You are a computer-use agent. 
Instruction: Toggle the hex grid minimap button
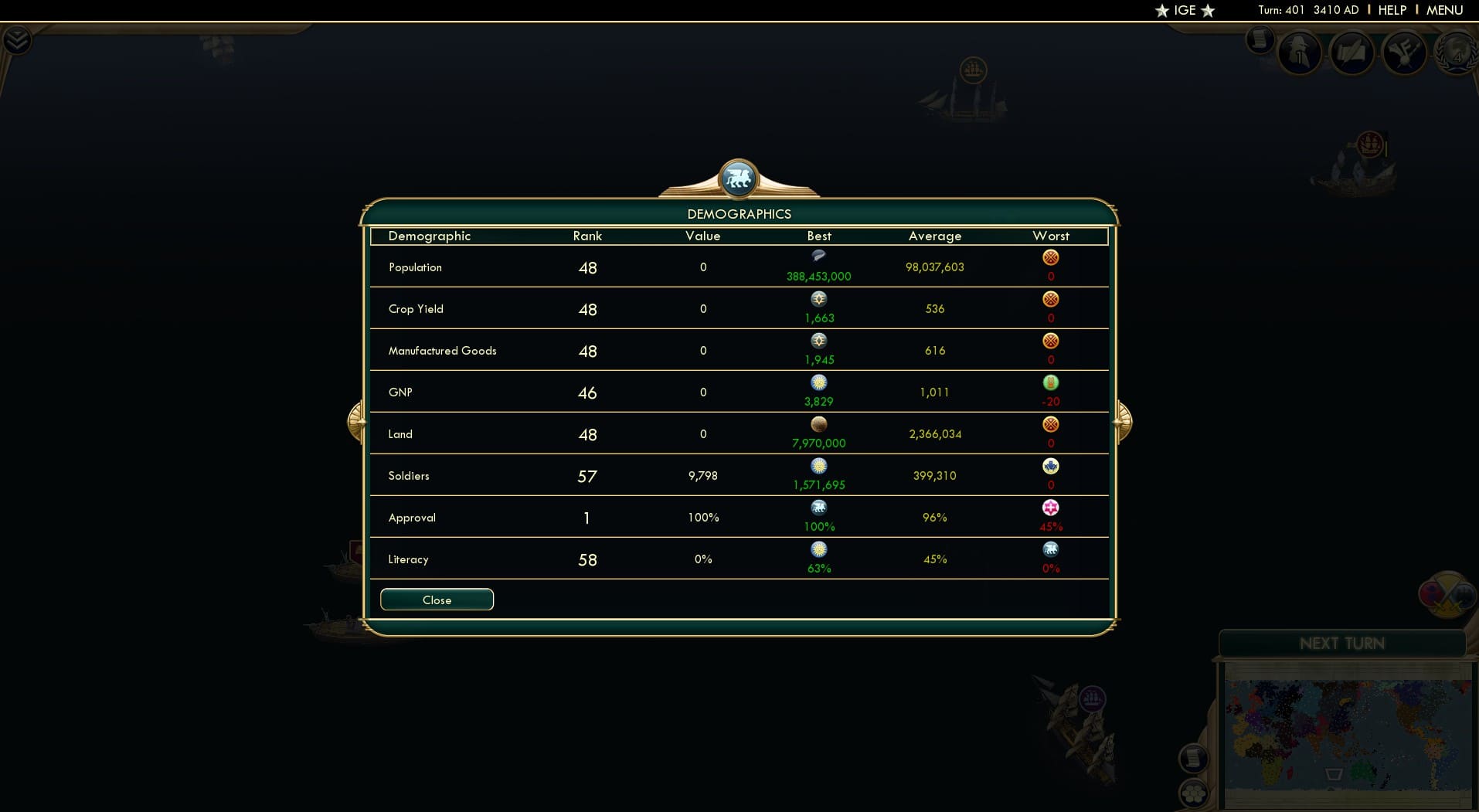click(1193, 794)
